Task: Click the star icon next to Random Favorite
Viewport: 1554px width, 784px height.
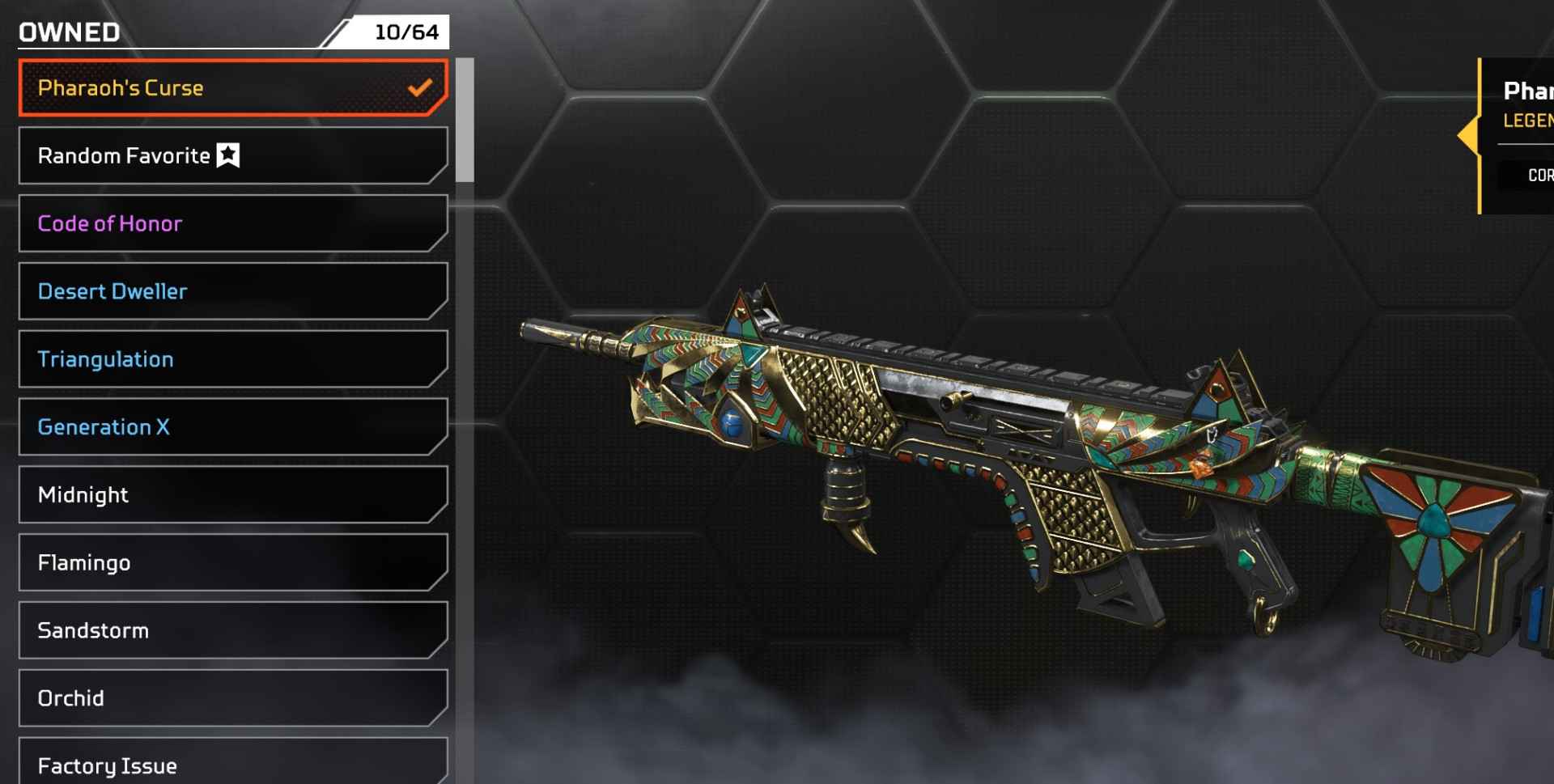Action: [229, 155]
